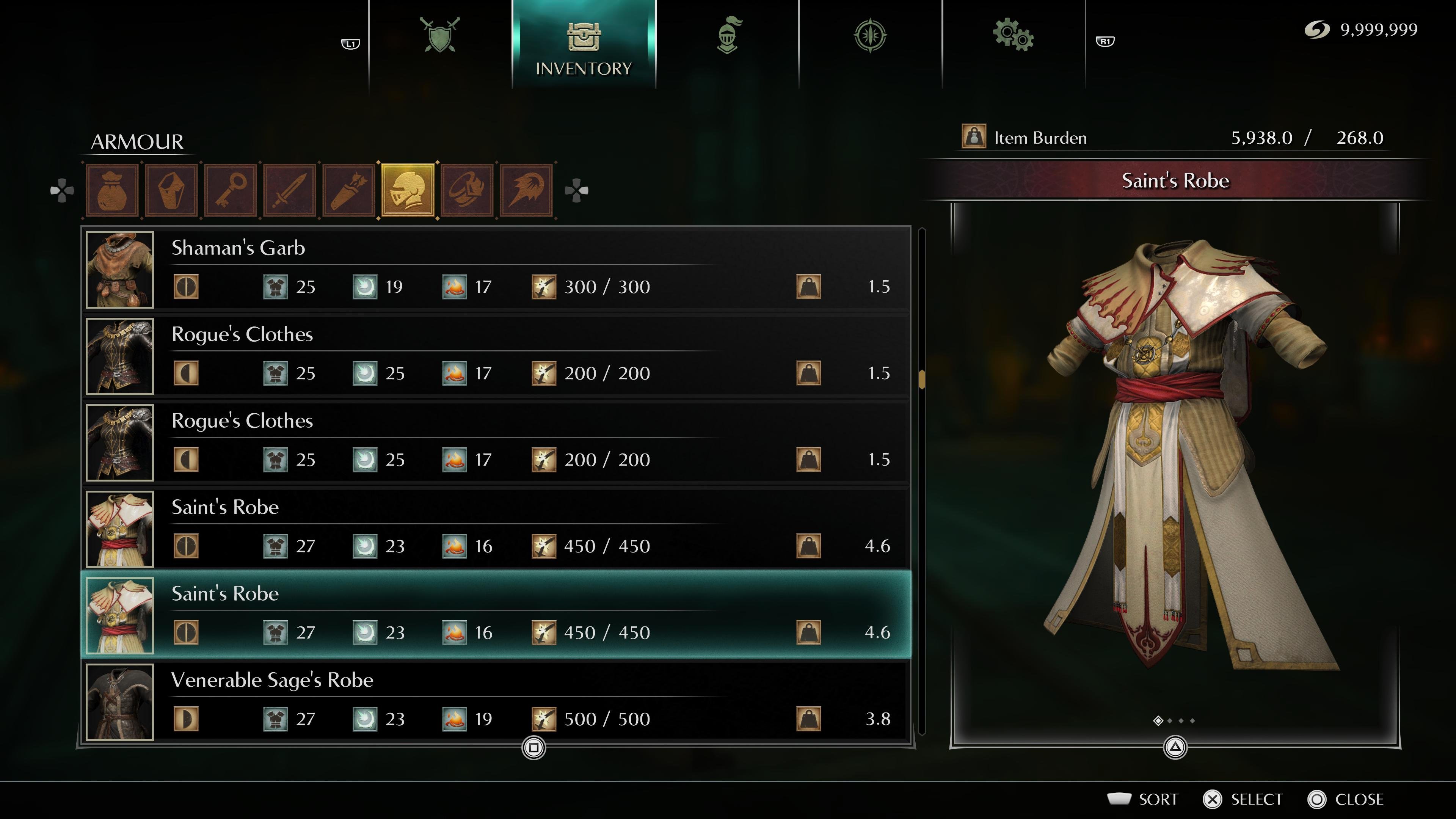Open the compass emblem tab

tap(870, 35)
